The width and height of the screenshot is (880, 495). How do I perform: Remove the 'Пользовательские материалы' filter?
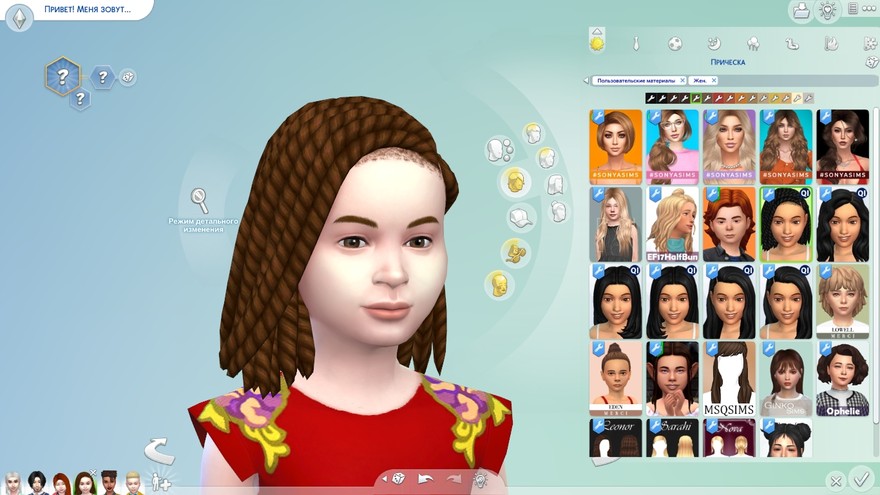[x=682, y=80]
